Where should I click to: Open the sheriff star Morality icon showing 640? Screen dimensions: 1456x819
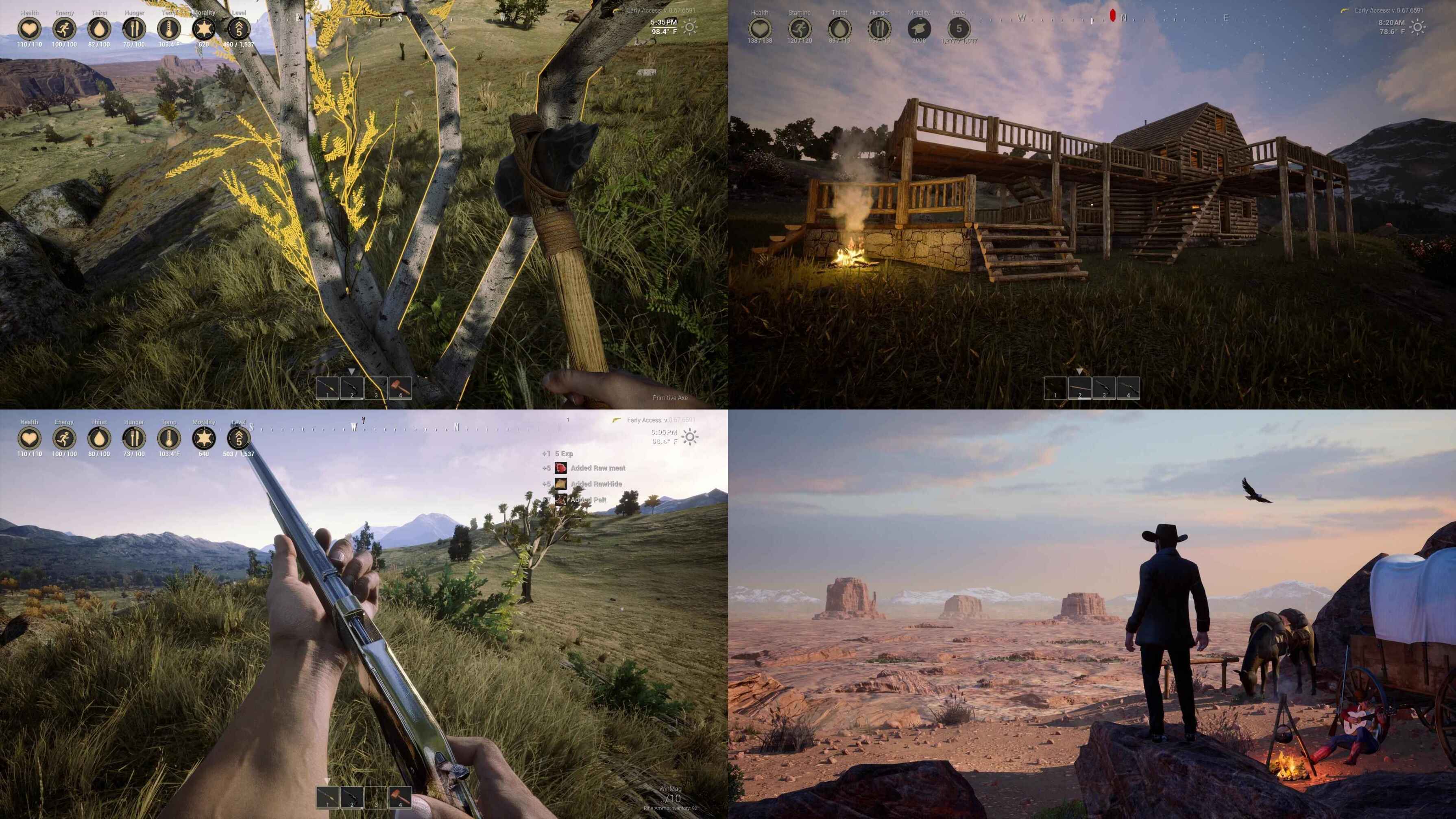click(203, 438)
